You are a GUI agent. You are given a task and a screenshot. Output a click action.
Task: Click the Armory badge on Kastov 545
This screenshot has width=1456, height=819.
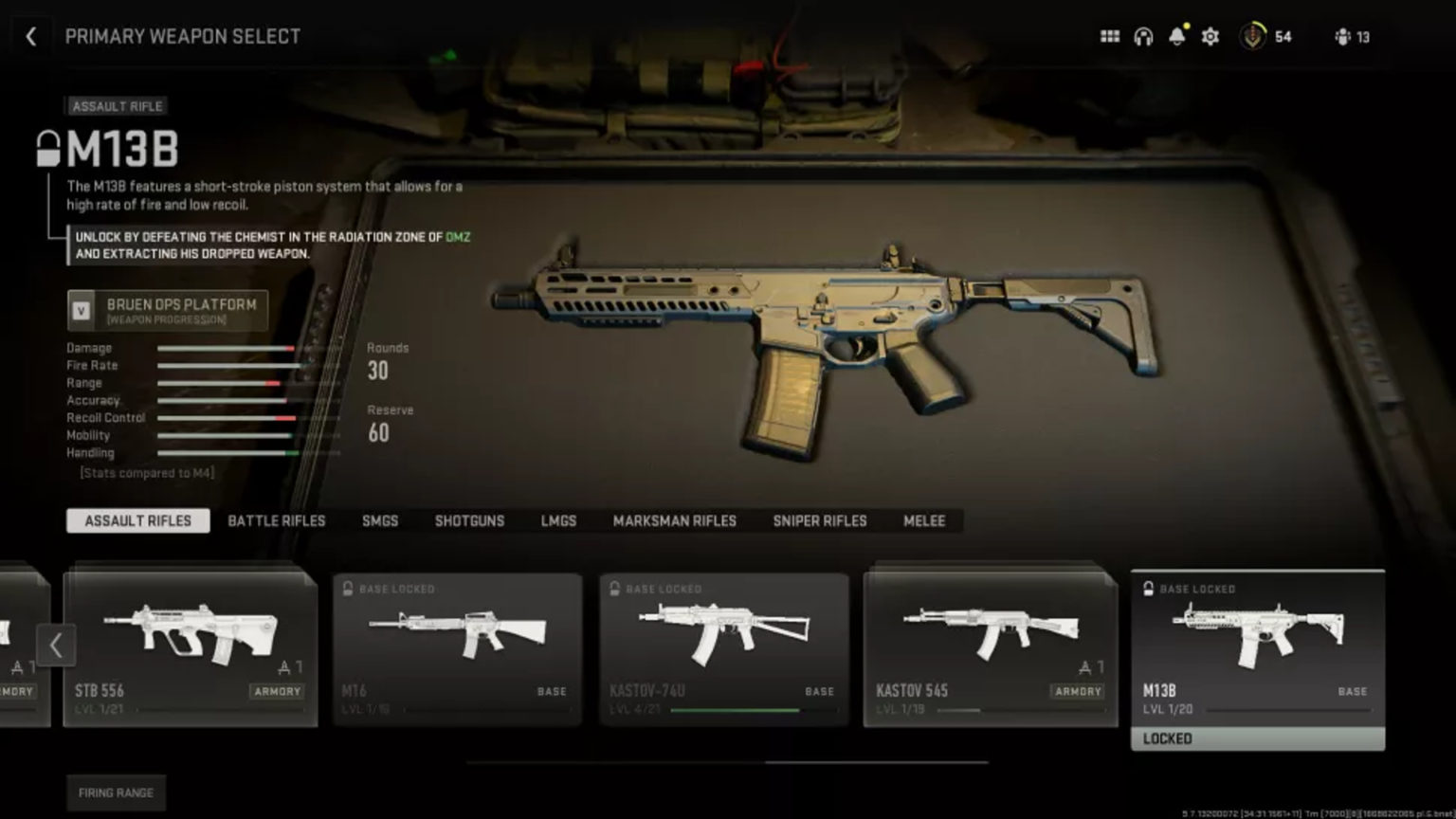coord(1078,692)
